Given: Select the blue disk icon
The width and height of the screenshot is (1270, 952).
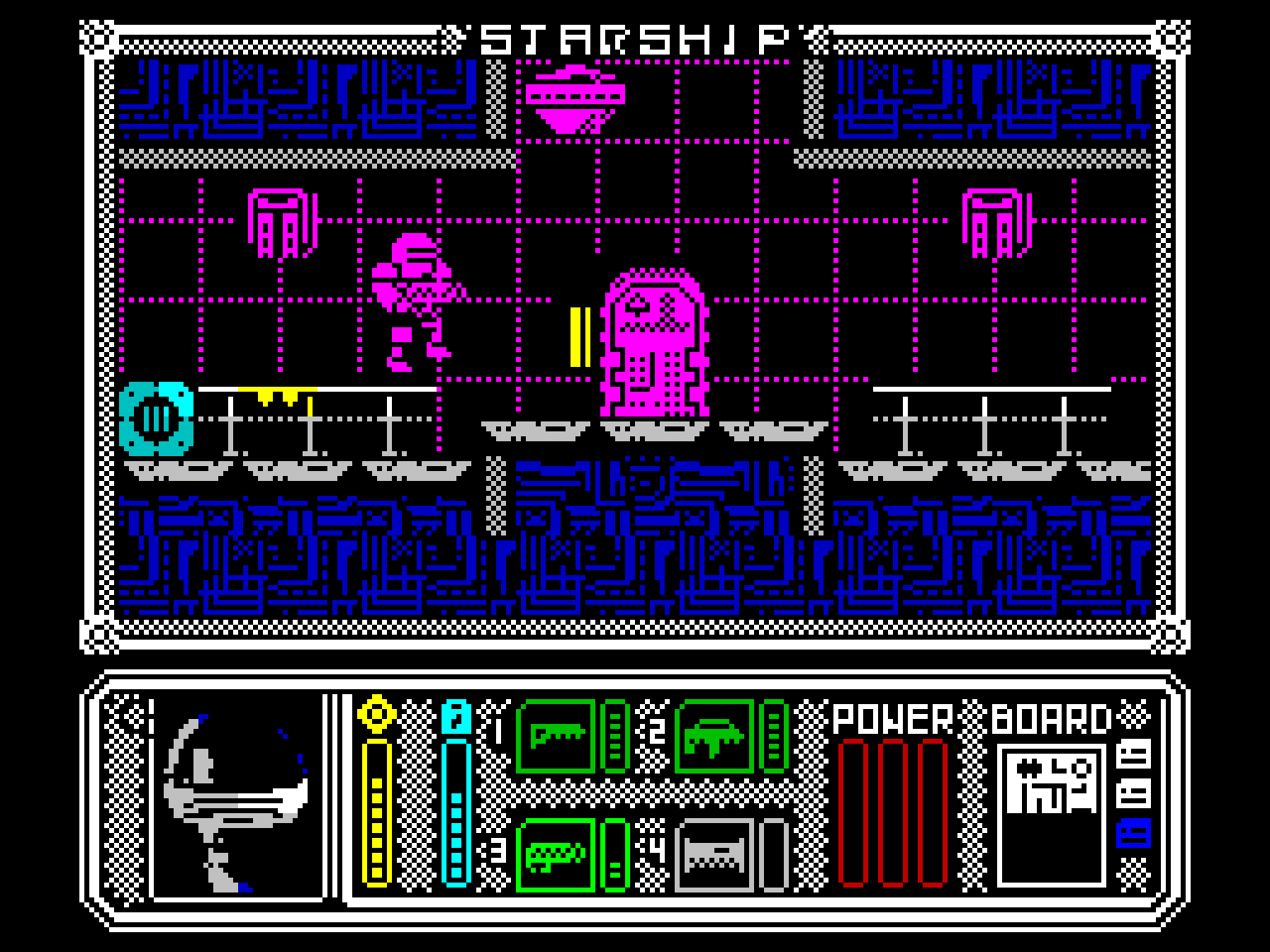Looking at the screenshot, I should tap(1134, 833).
